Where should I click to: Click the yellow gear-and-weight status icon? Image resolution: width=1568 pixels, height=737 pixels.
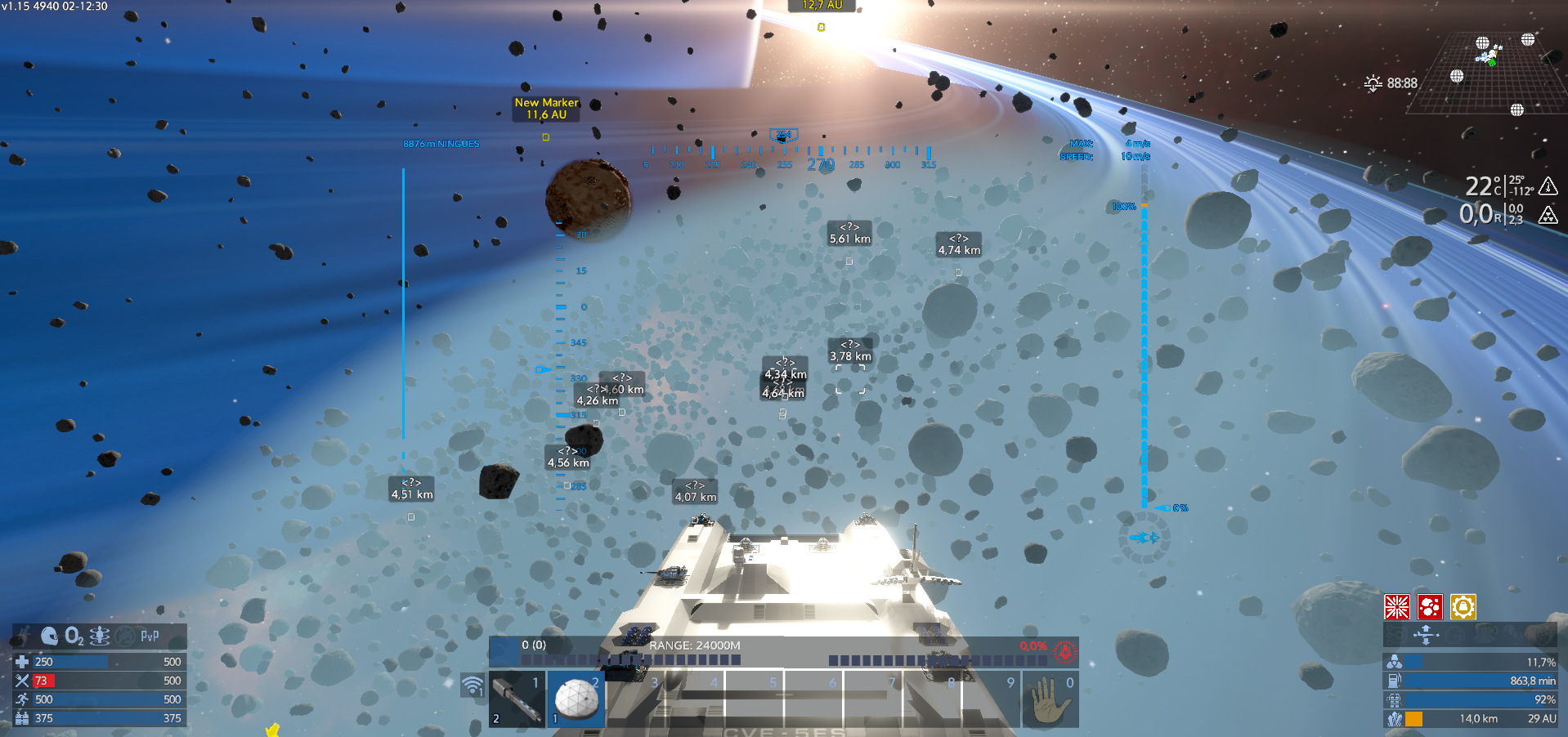(x=1463, y=607)
